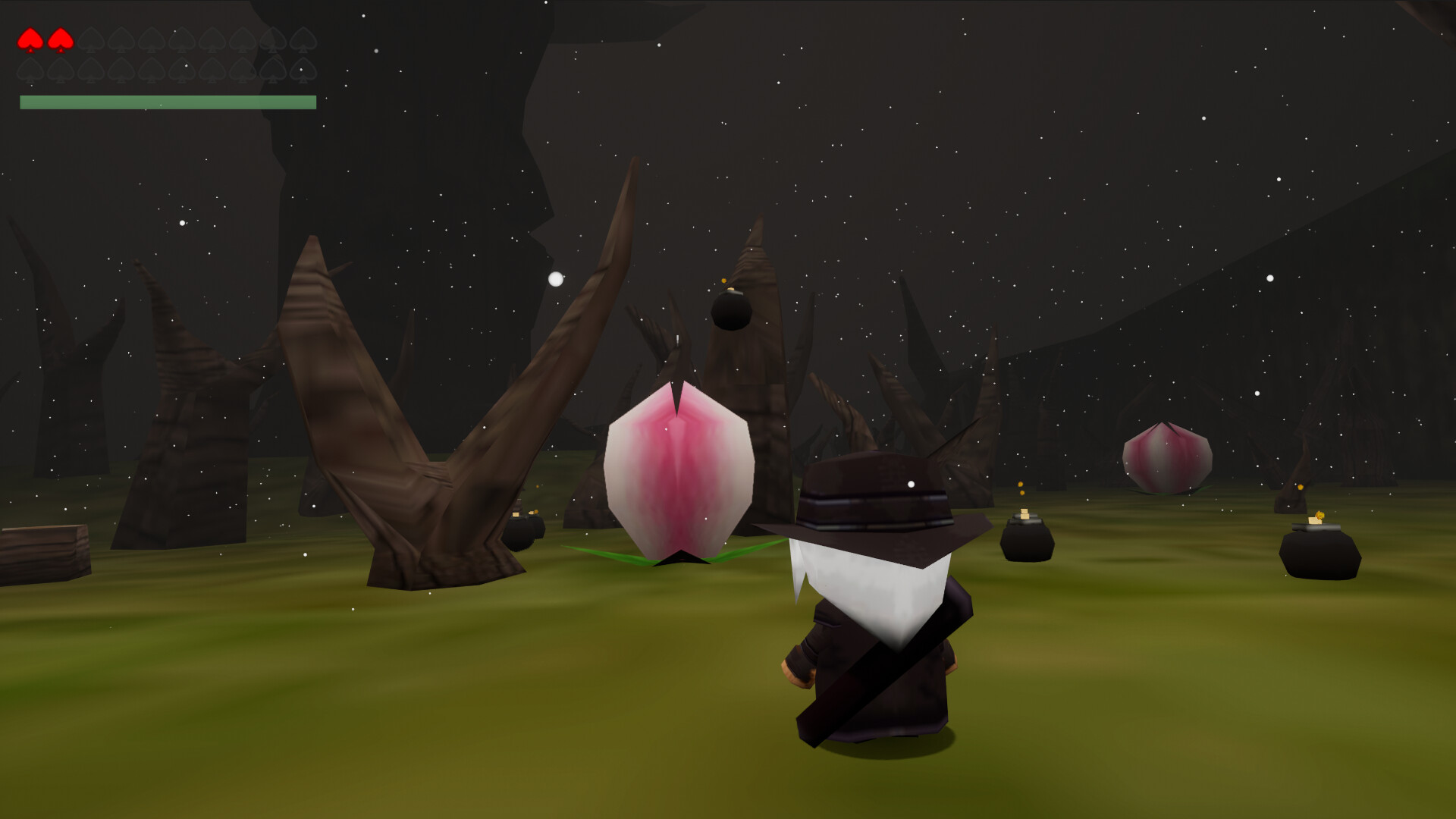
Task: Click the green stamina bar at top left
Action: pos(167,101)
